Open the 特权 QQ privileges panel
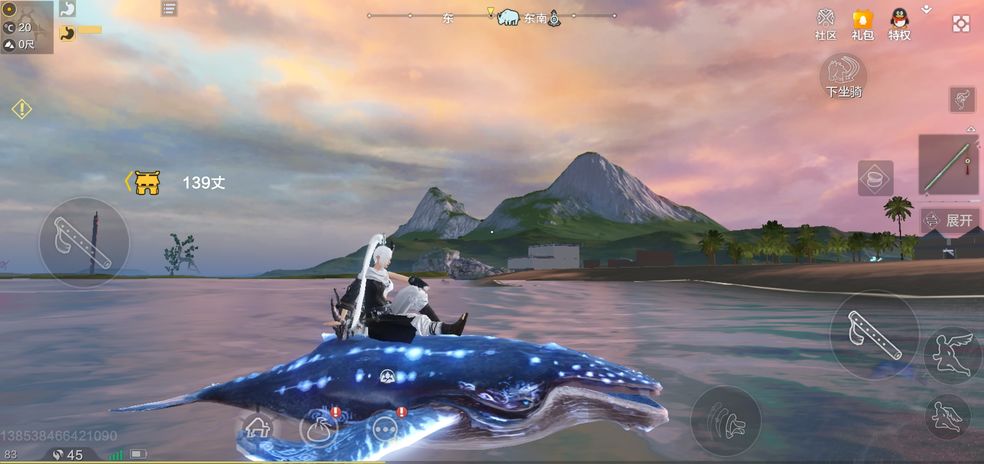 point(899,24)
